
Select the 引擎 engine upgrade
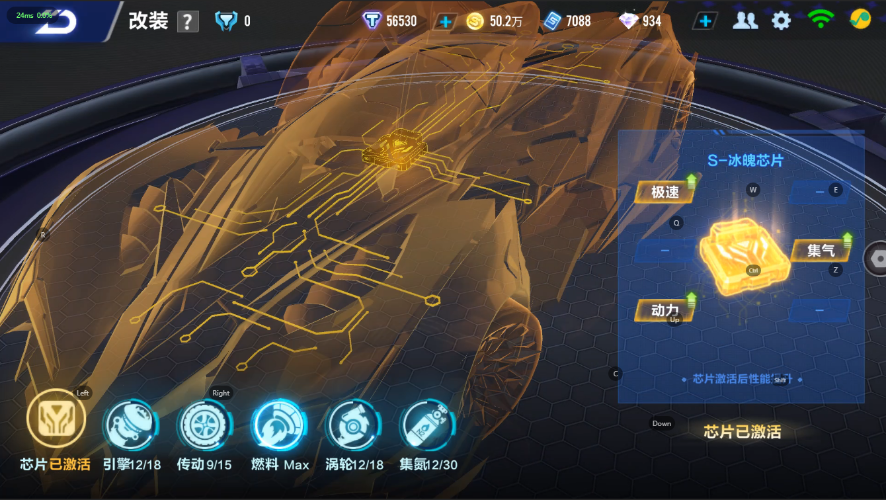[130, 423]
